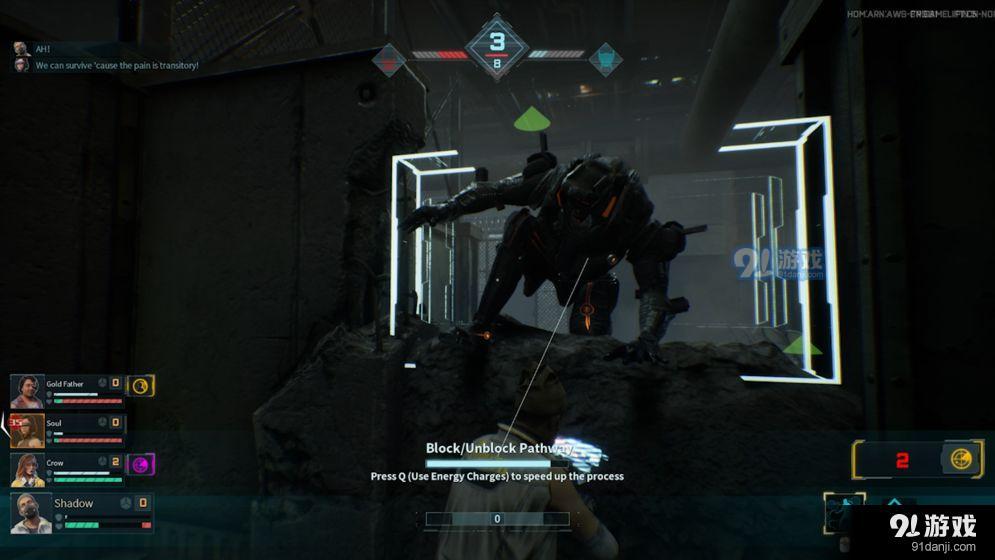Select Soul's squad portrait
Screen dimensions: 995x560
click(x=27, y=431)
